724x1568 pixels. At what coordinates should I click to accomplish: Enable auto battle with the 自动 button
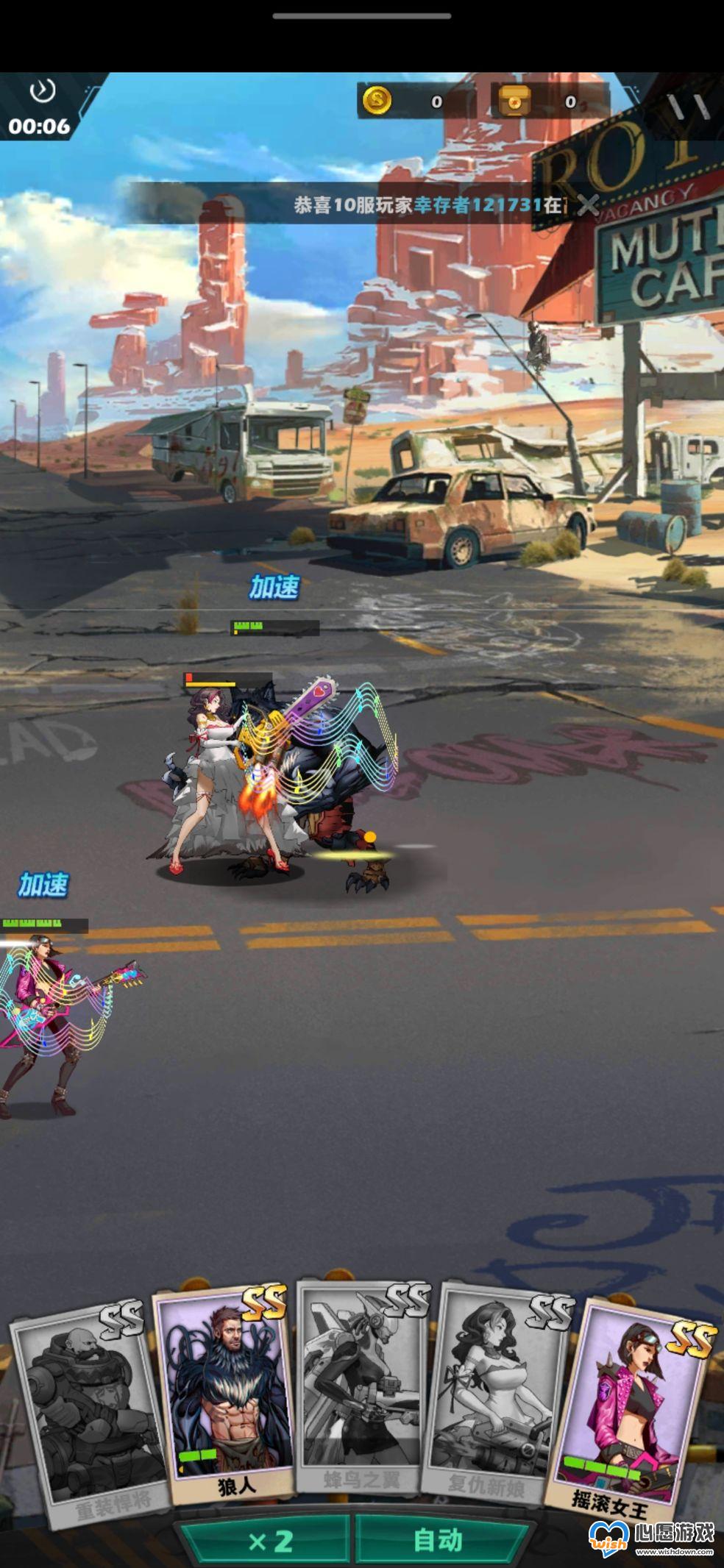point(439,1540)
